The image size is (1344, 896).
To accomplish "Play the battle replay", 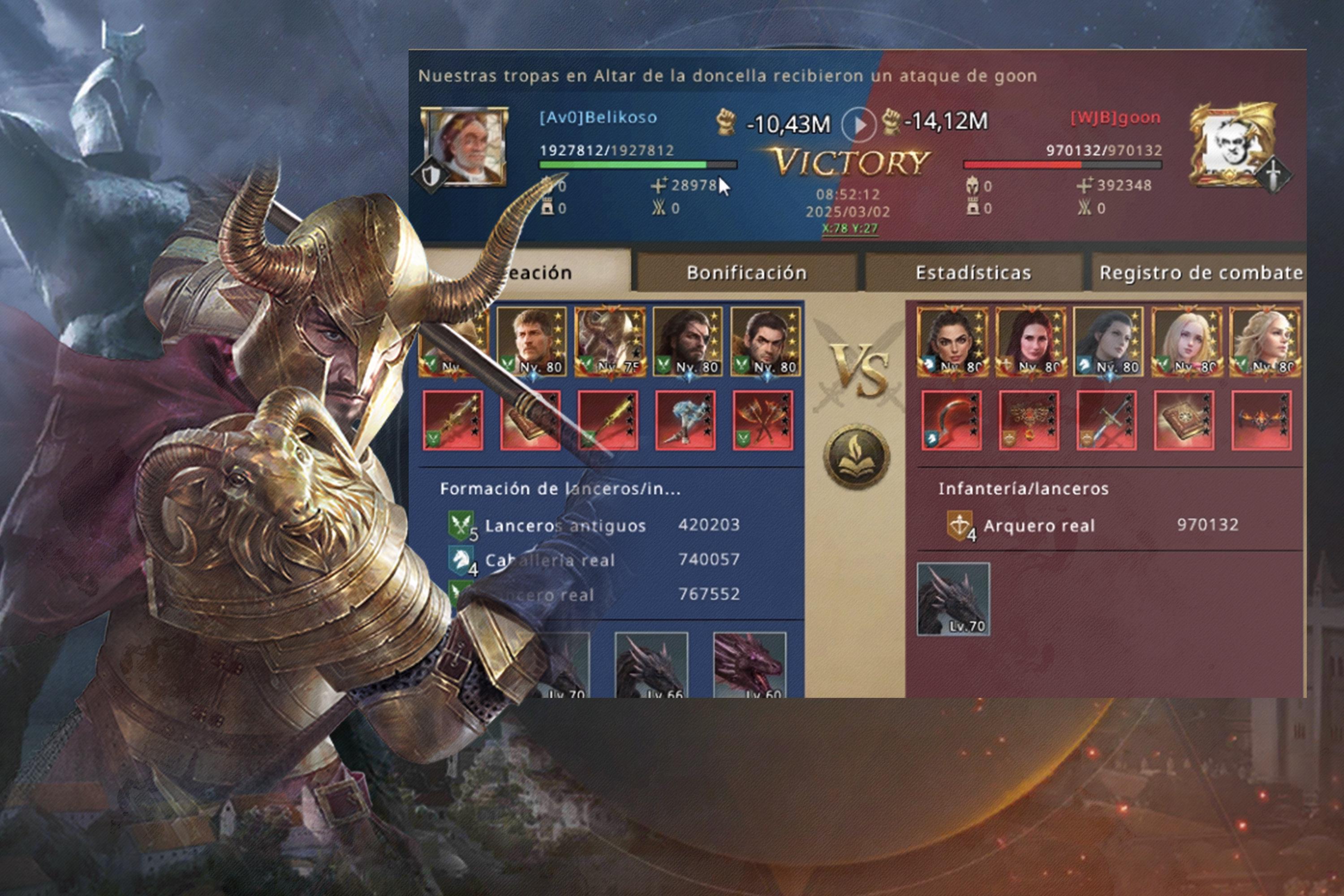I will click(x=858, y=124).
